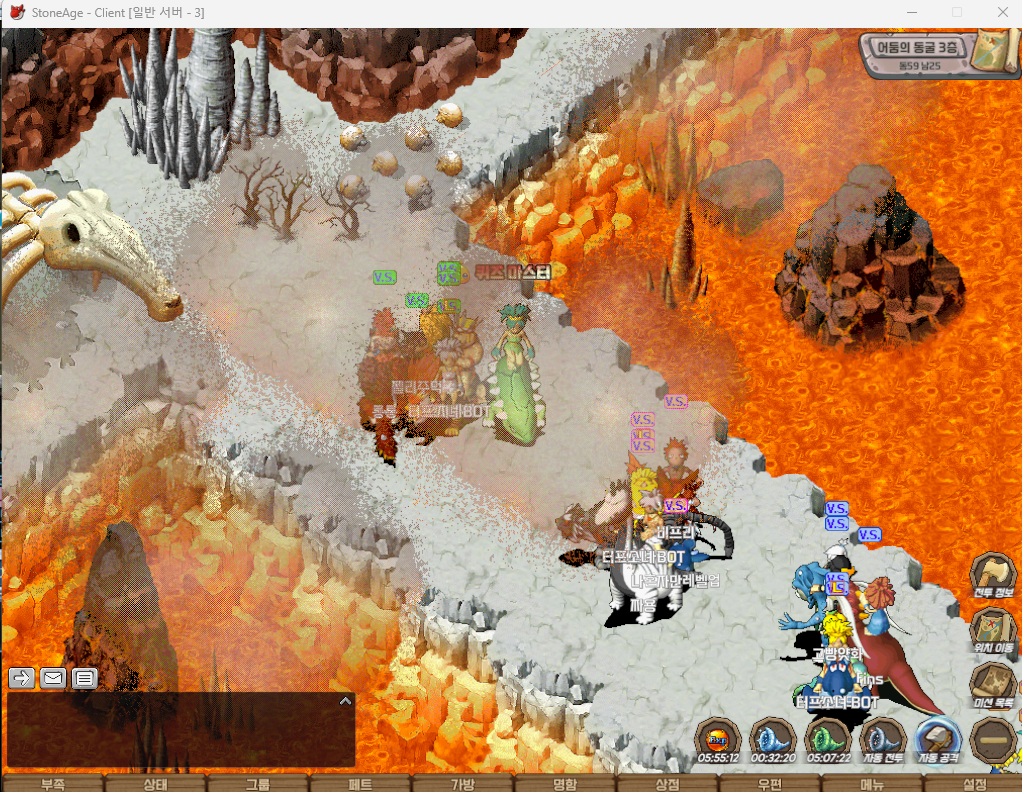Open the 전투 정보 axe icon
This screenshot has width=1029, height=794.
point(992,573)
